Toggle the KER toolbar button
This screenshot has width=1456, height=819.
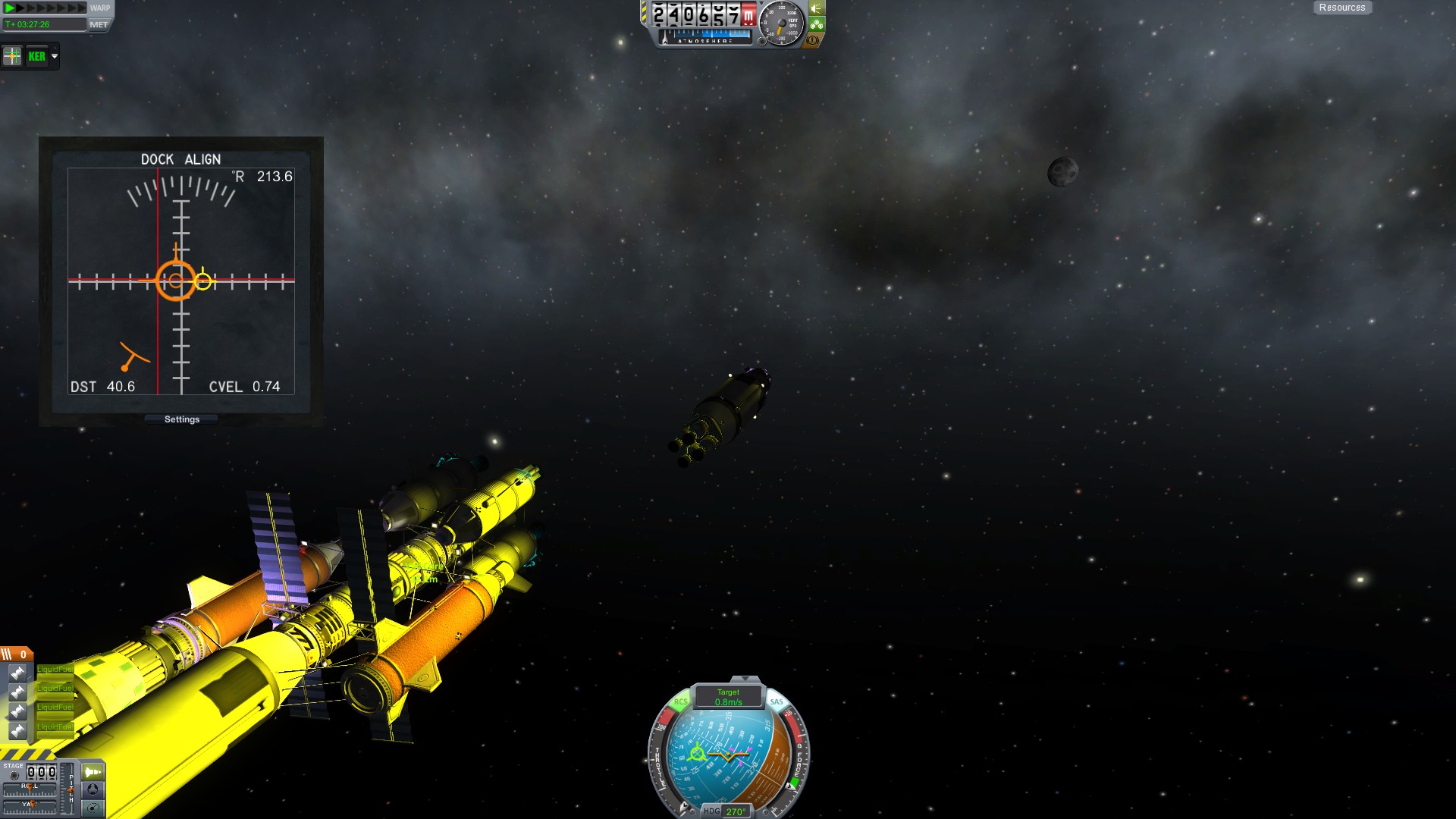click(x=36, y=56)
